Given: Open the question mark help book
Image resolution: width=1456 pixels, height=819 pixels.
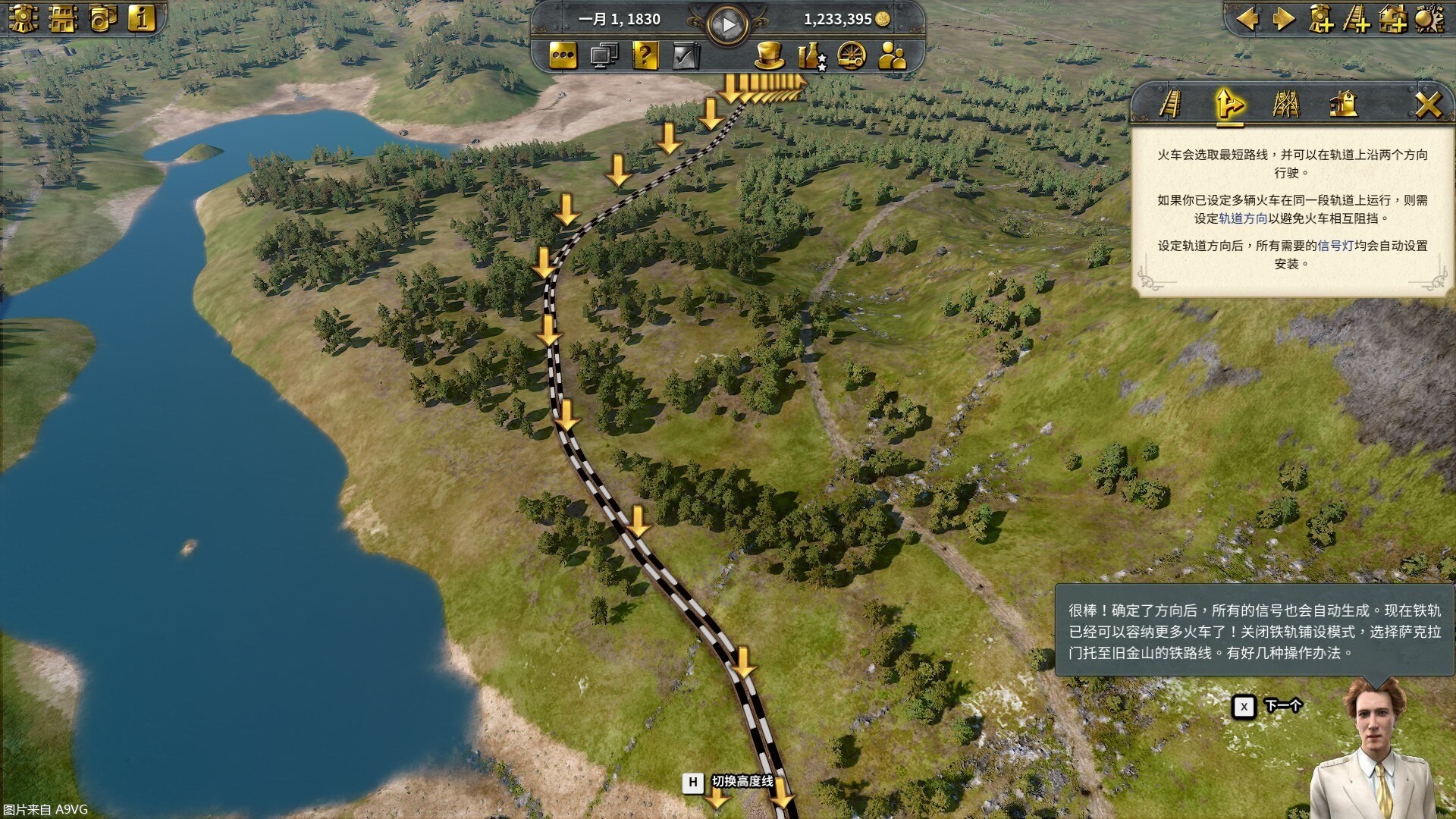Looking at the screenshot, I should point(645,55).
